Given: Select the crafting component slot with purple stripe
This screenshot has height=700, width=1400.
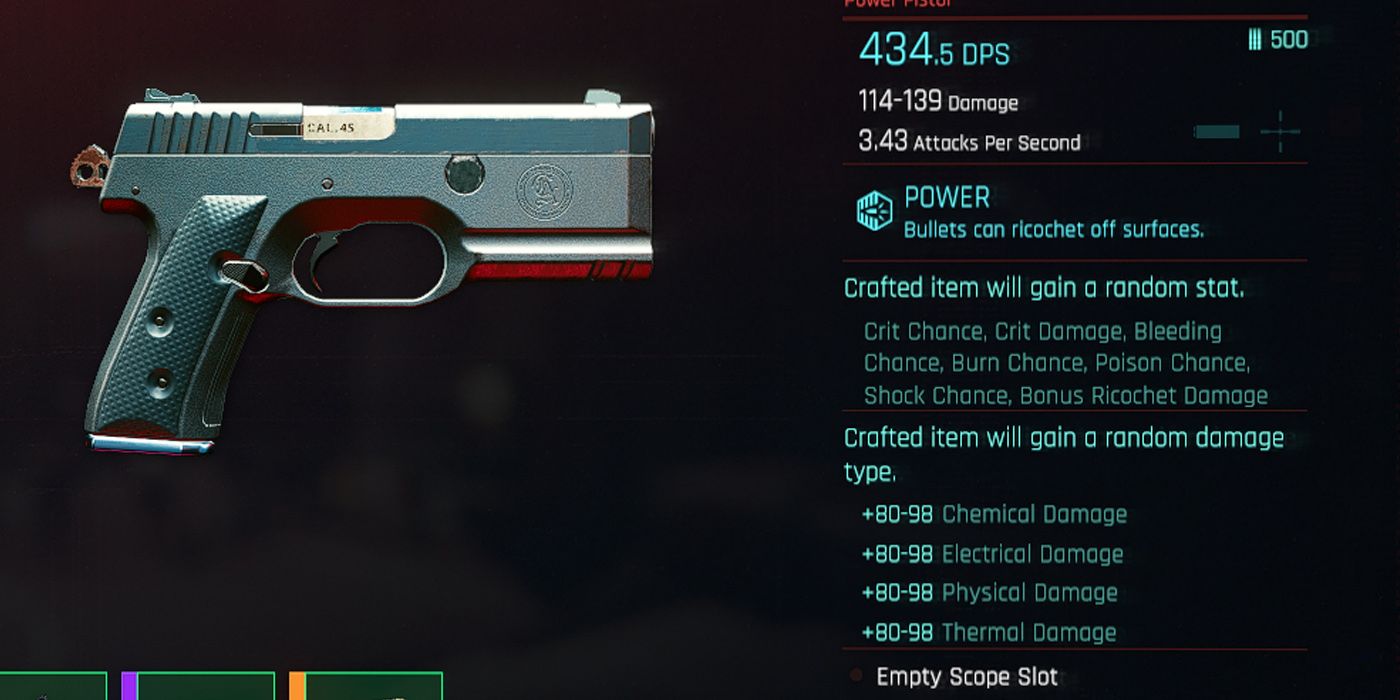Looking at the screenshot, I should click(x=198, y=686).
